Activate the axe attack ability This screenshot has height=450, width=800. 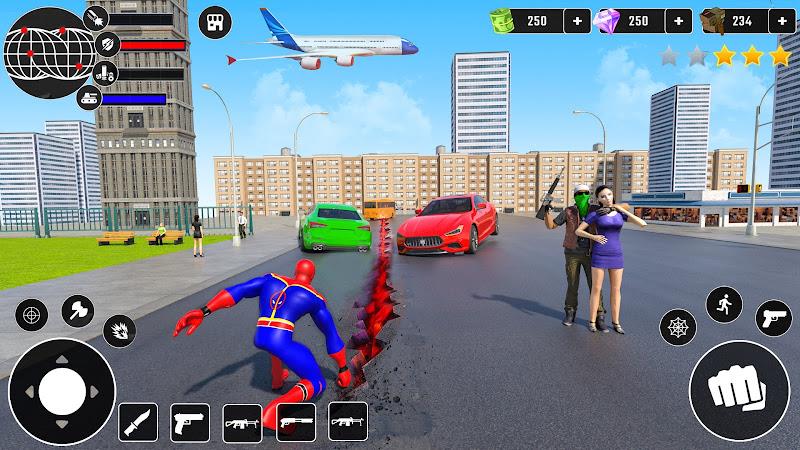pyautogui.click(x=78, y=312)
